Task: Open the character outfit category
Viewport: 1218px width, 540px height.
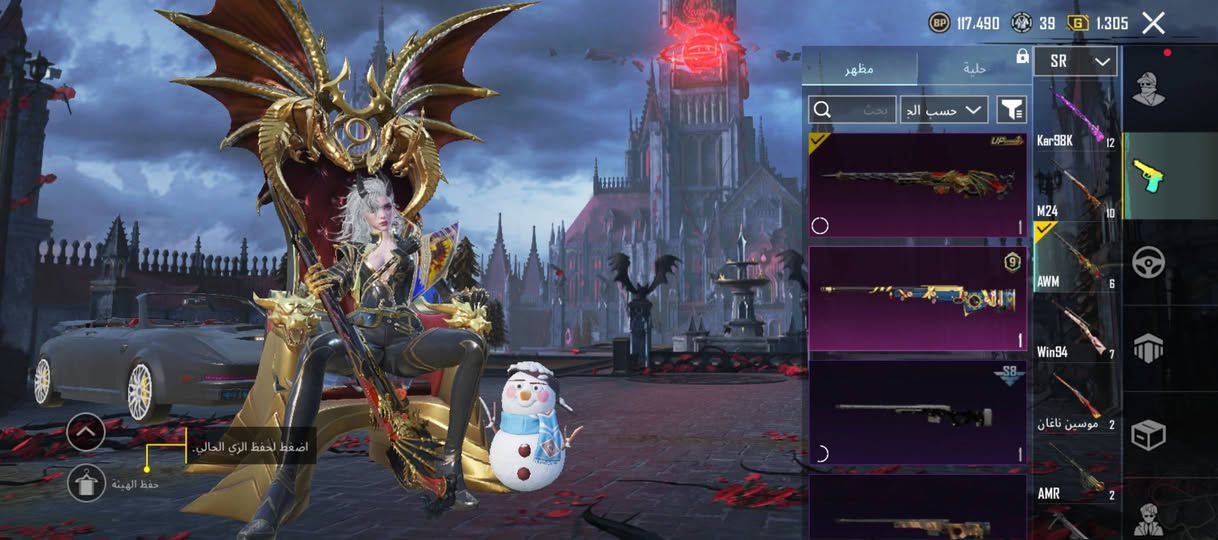Action: (1148, 90)
